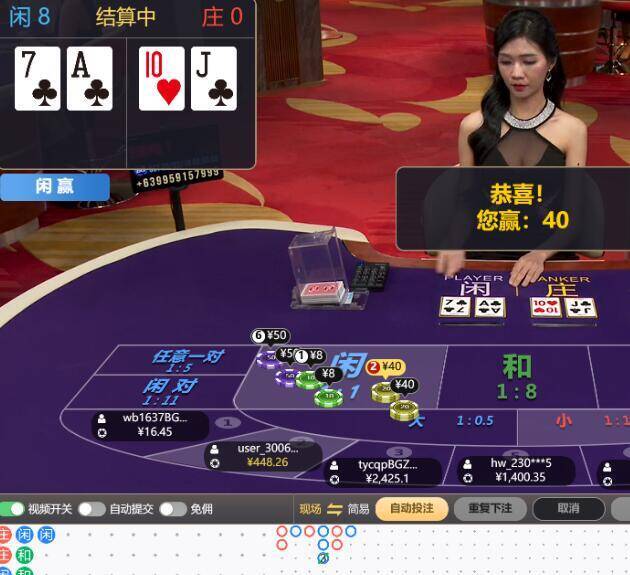This screenshot has width=630, height=575.
Task: Select the wb1637BG player seat
Action: pos(150,425)
